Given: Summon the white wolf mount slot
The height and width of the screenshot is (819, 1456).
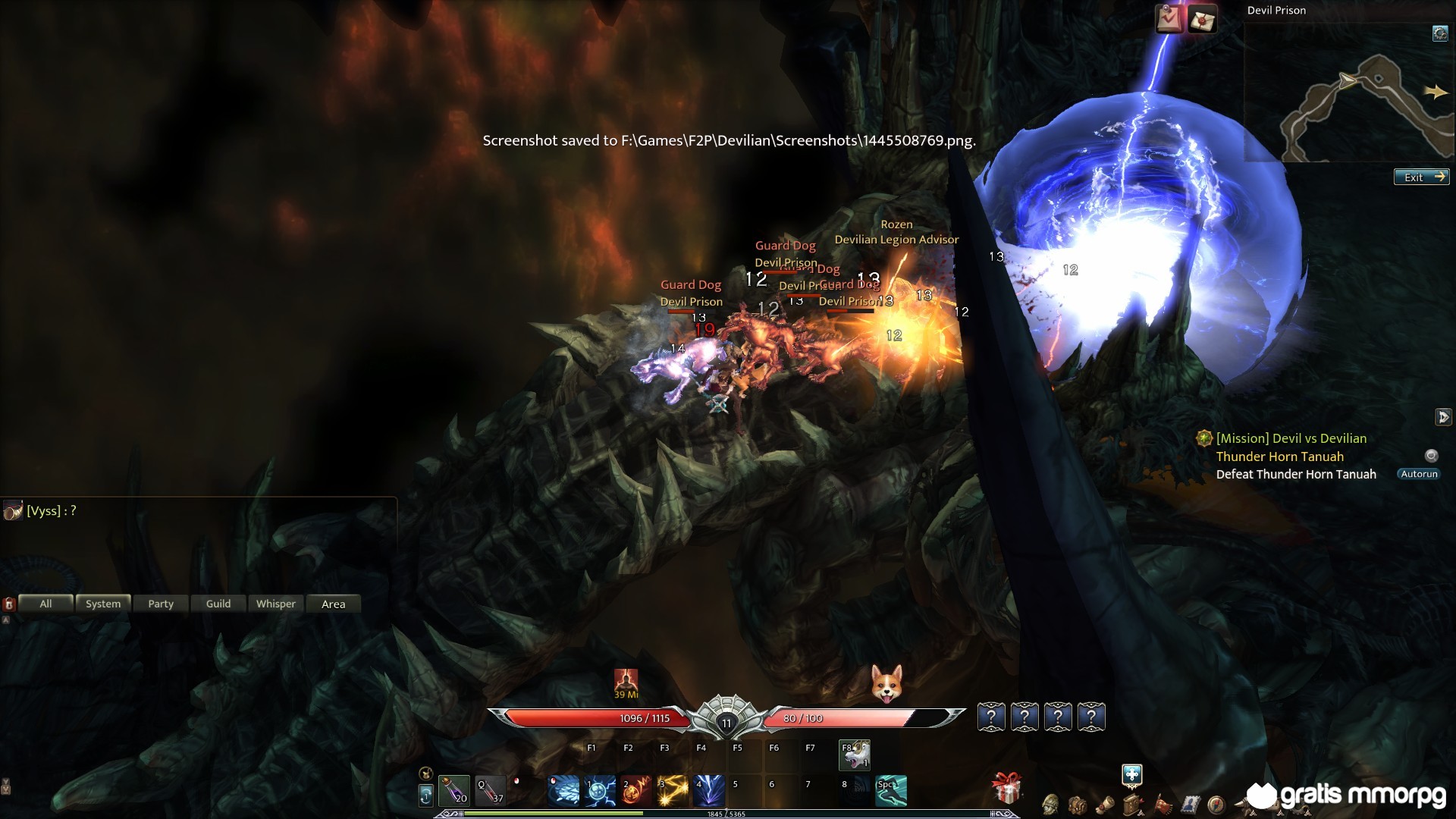Looking at the screenshot, I should [855, 755].
